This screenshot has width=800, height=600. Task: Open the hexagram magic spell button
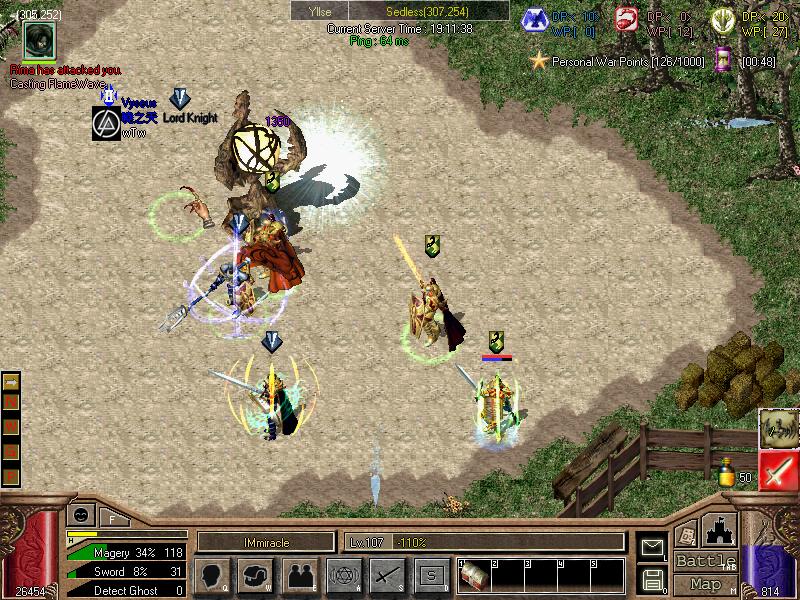(x=343, y=575)
